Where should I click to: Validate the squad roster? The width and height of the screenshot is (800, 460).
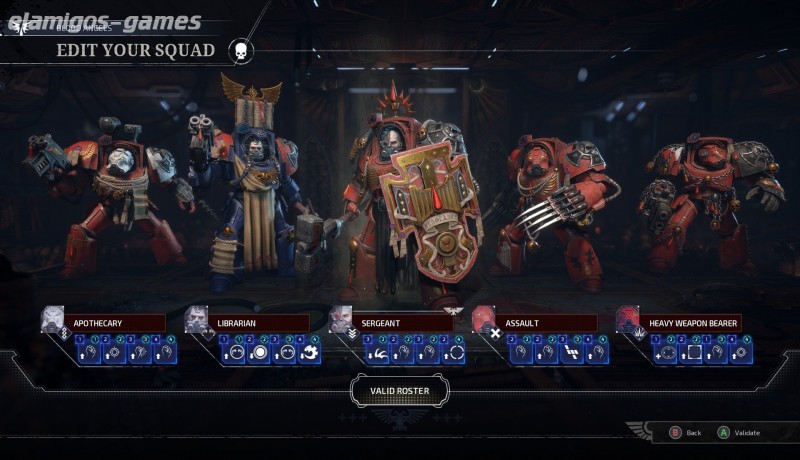(736, 432)
